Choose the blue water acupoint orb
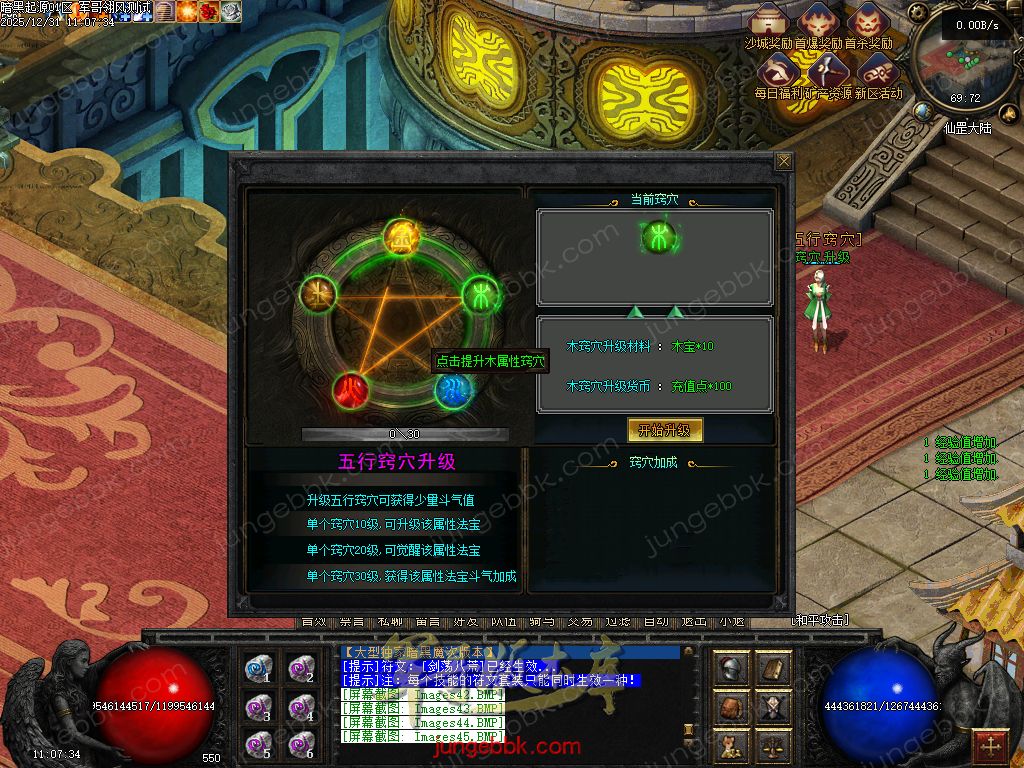The image size is (1024, 768). [452, 390]
